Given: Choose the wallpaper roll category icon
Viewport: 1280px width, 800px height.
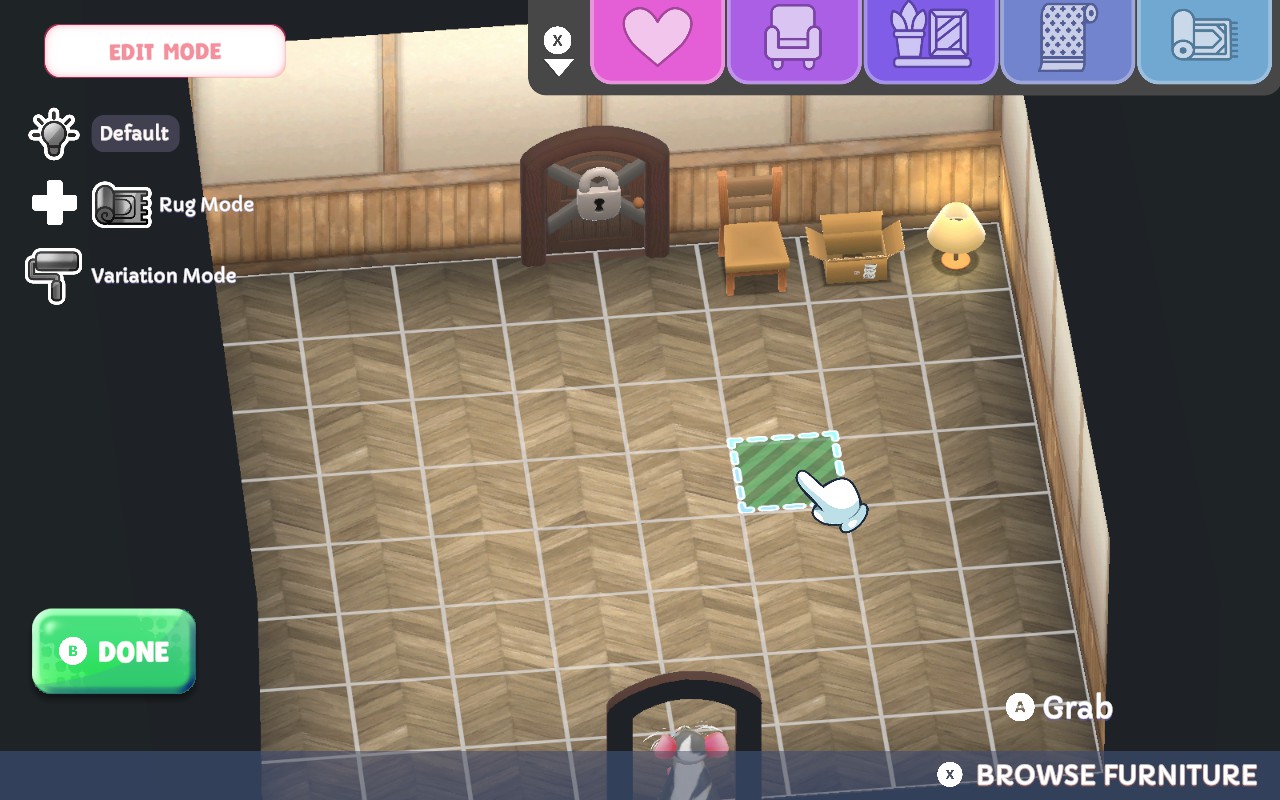Looking at the screenshot, I should point(1068,40).
